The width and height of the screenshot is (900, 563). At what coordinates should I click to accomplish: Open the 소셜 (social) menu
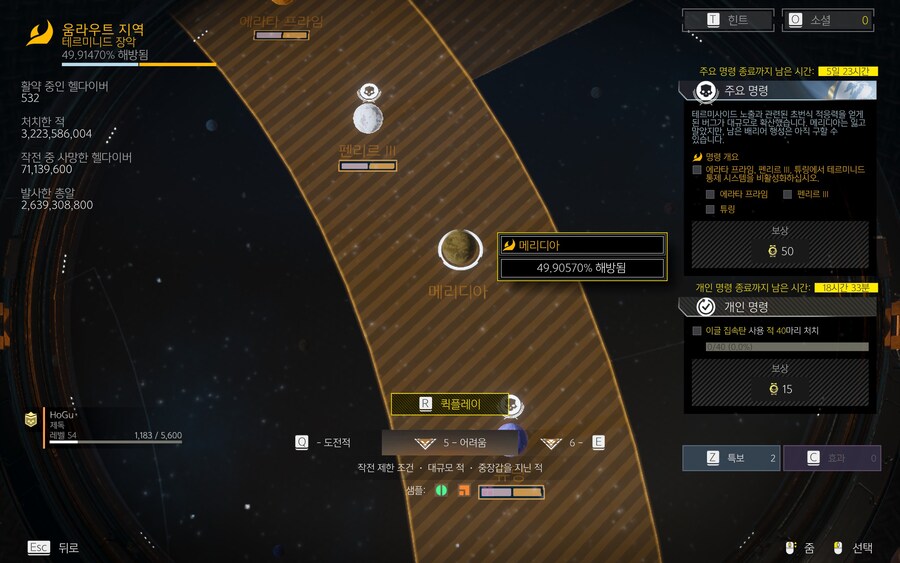[x=829, y=20]
